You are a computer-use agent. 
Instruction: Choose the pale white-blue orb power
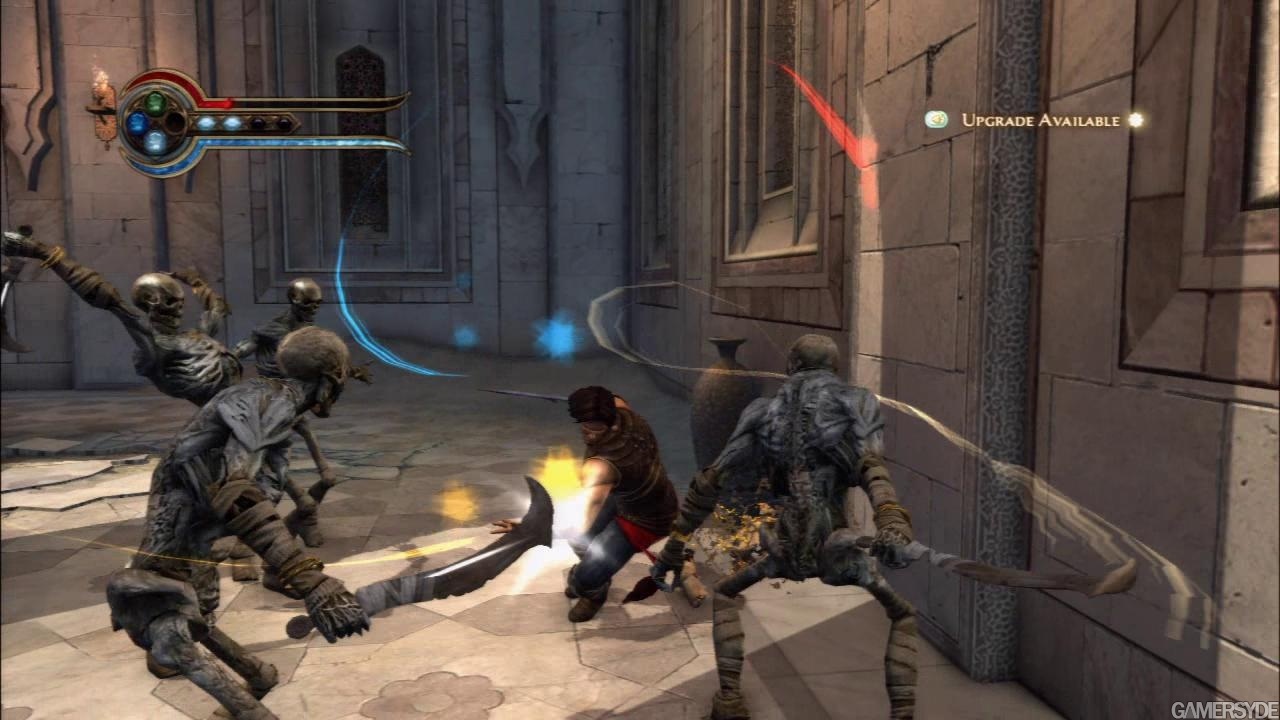pyautogui.click(x=155, y=143)
